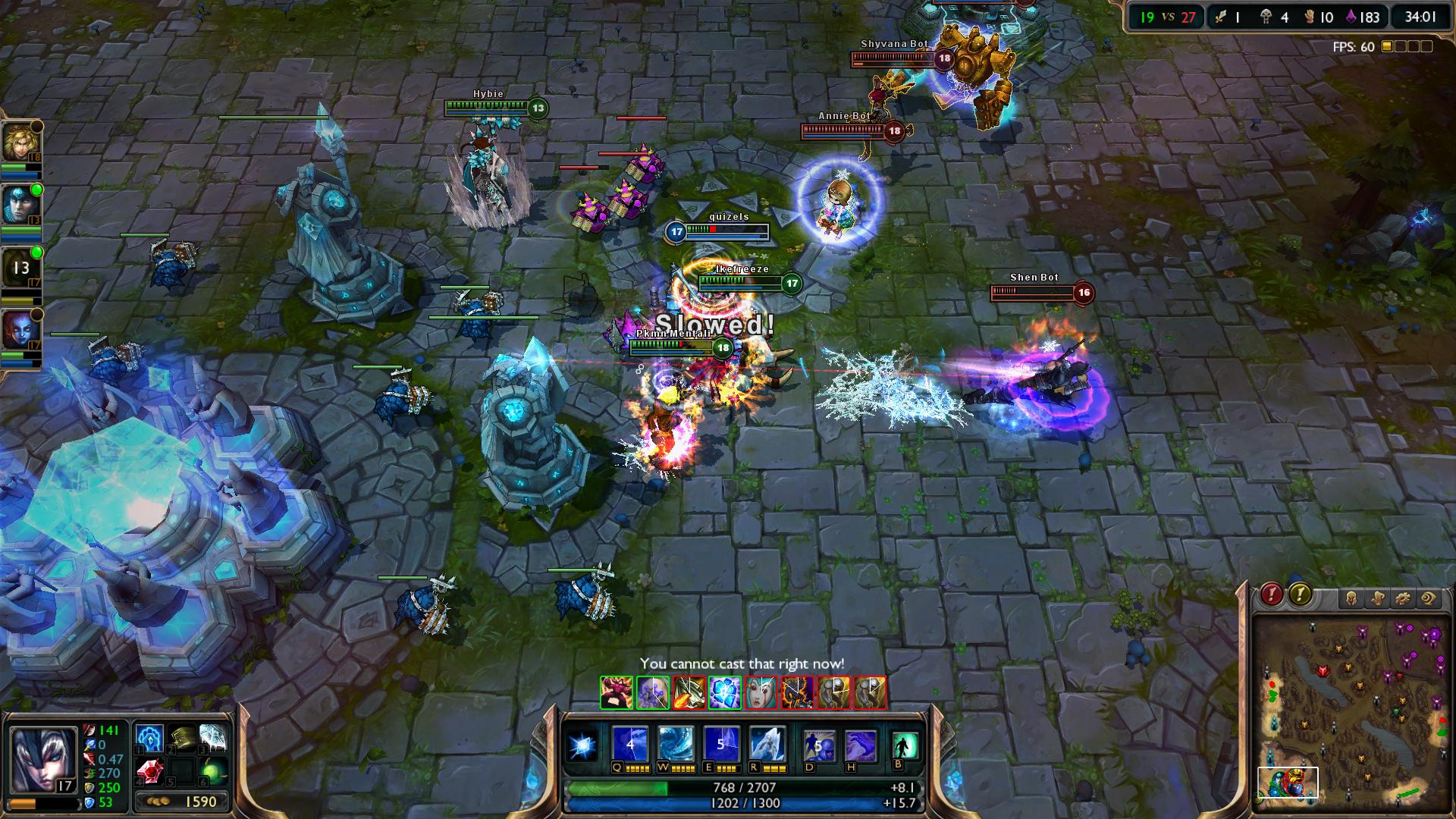Use the blue item in slot 1

(x=149, y=738)
